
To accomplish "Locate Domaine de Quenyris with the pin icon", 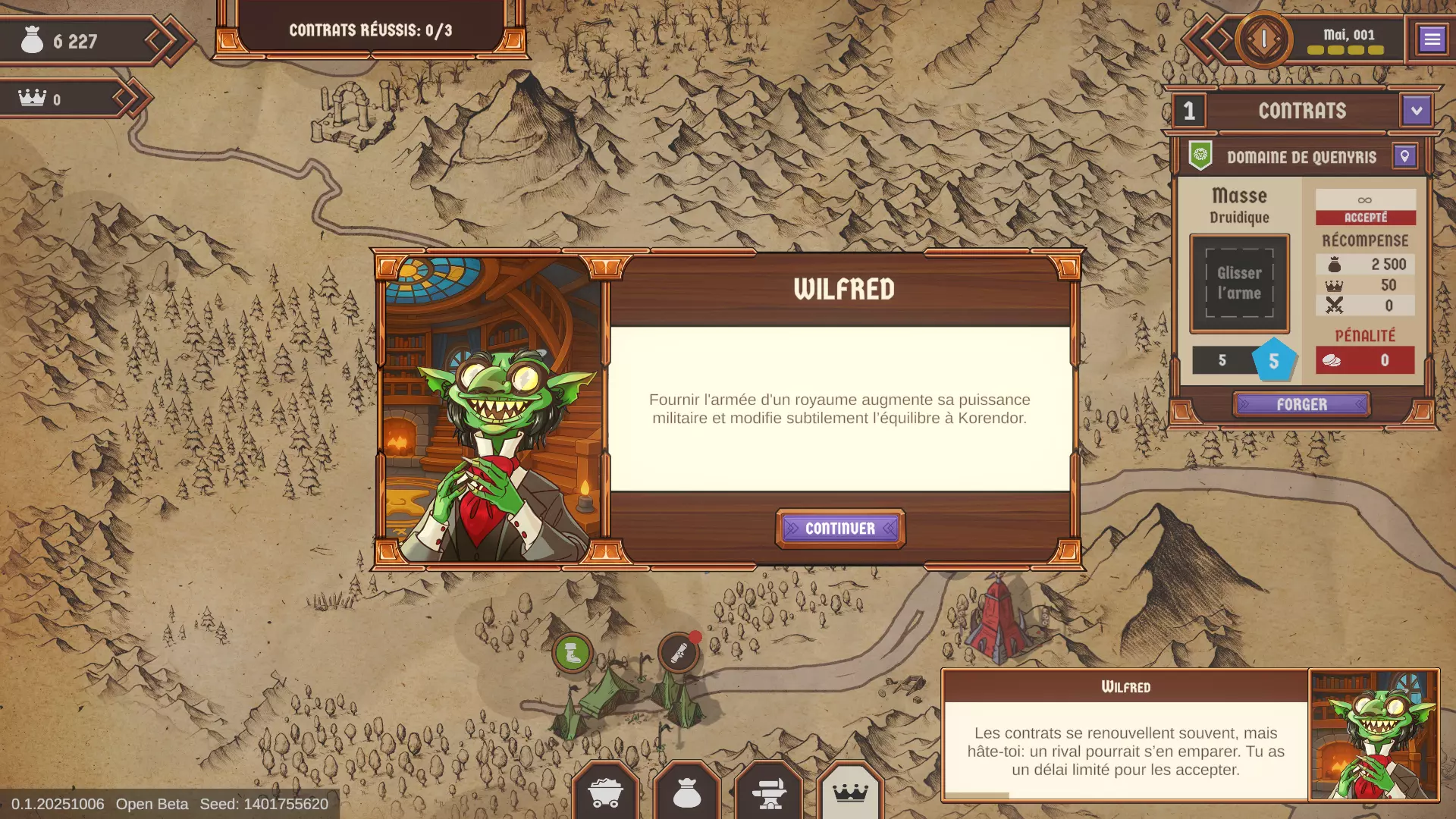I will point(1404,156).
